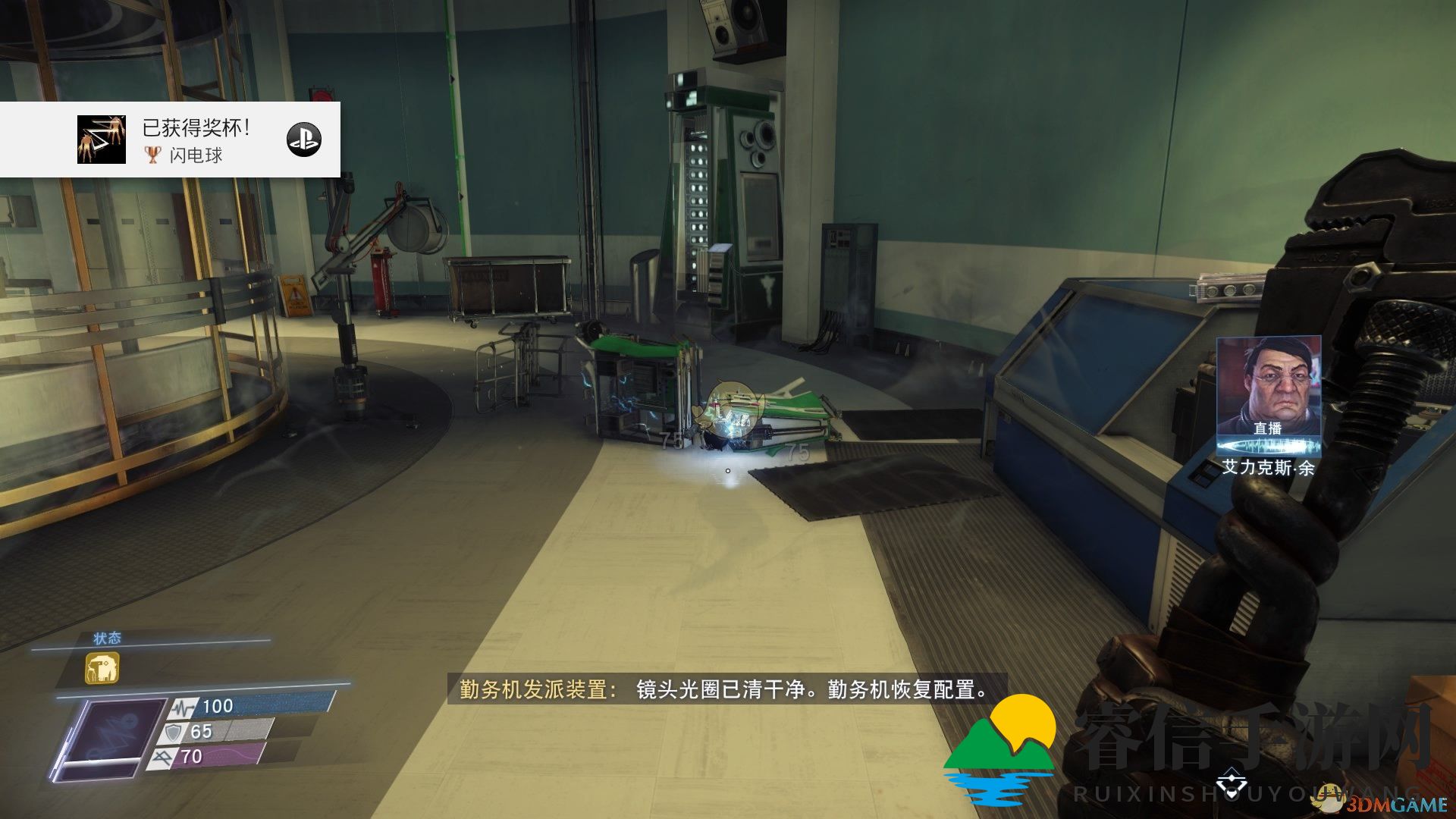This screenshot has height=819, width=1456.
Task: Click the PlayStation logo on the notification
Action: pyautogui.click(x=304, y=140)
